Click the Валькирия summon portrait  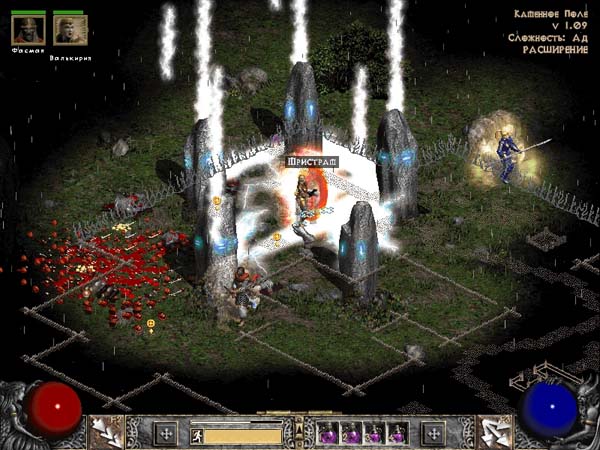[x=68, y=30]
